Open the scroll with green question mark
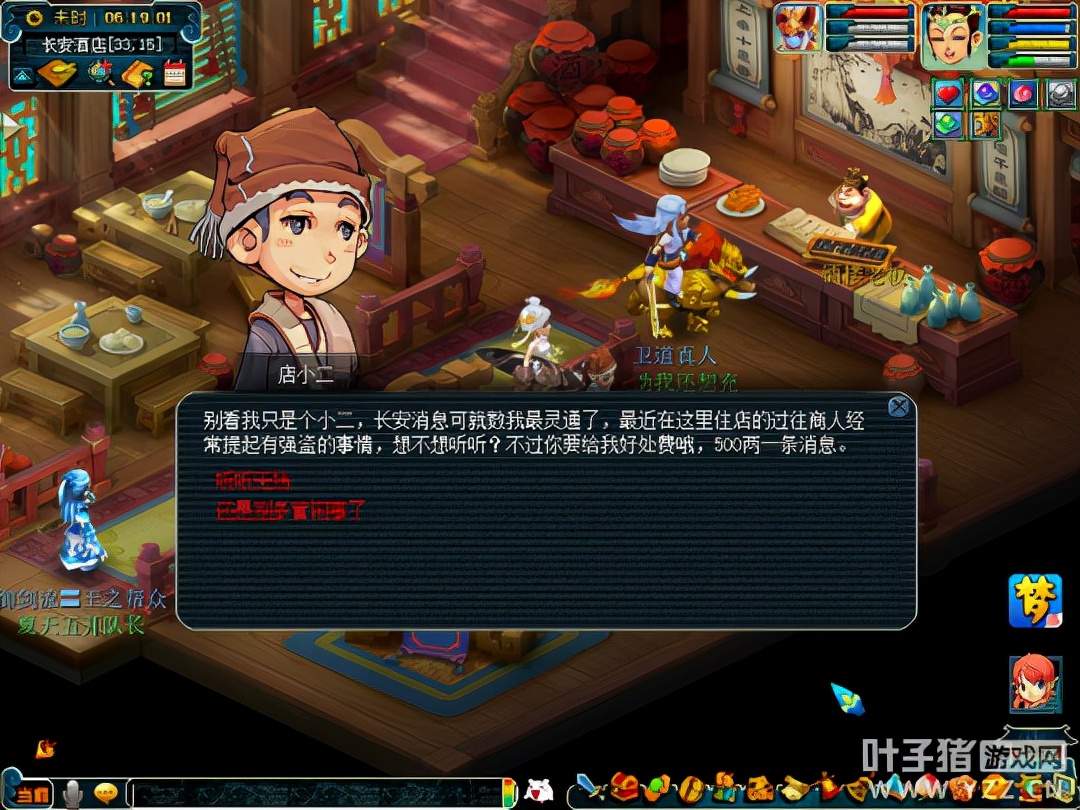This screenshot has height=810, width=1080. (136, 73)
